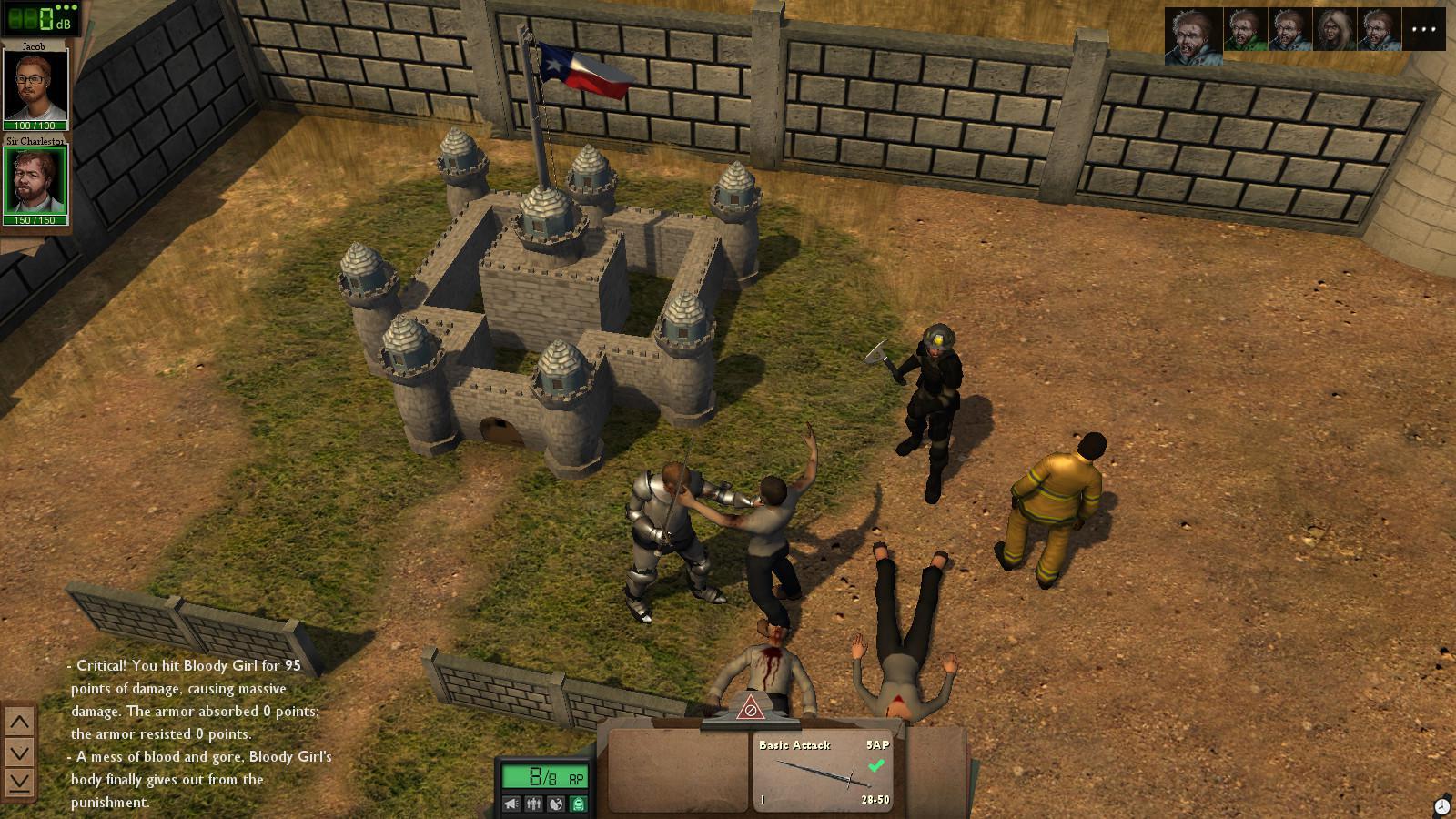This screenshot has width=1456, height=819.
Task: Open inventory with the backpack icon
Action: (578, 804)
